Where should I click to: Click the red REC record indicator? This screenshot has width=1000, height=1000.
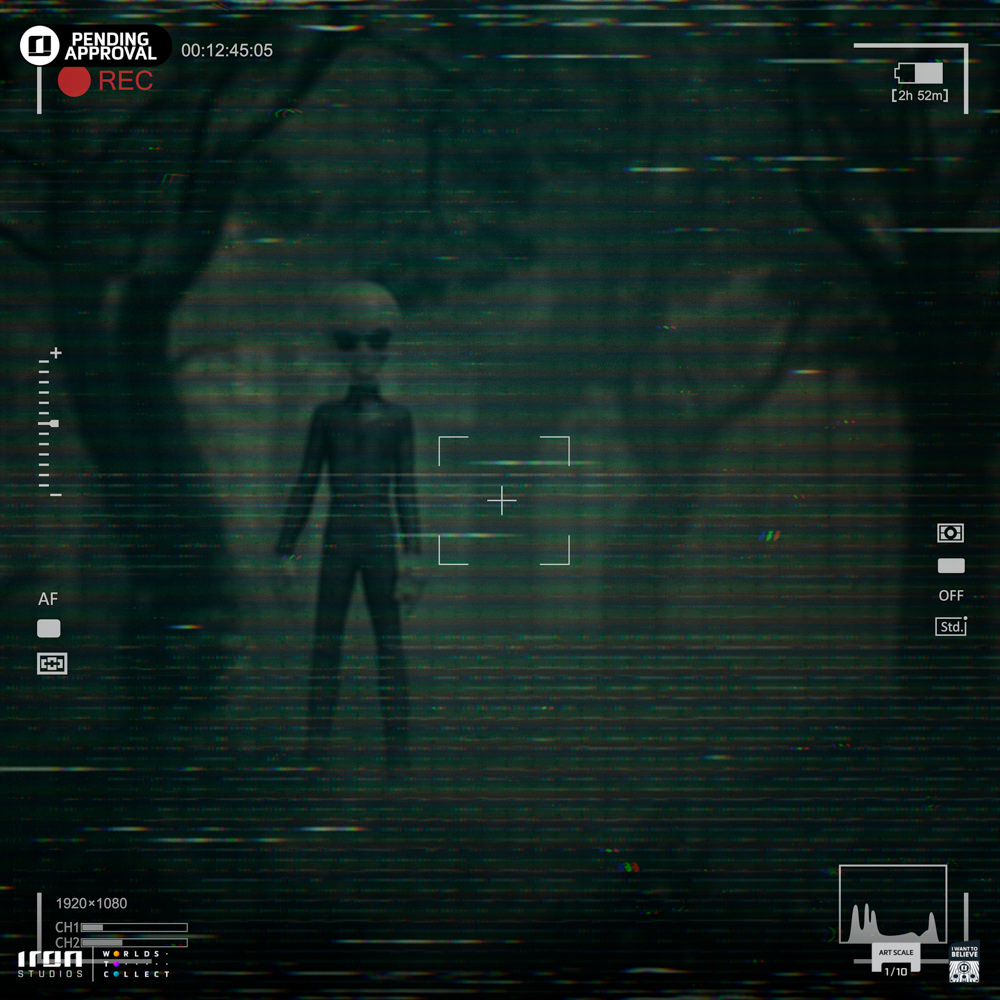coord(75,81)
